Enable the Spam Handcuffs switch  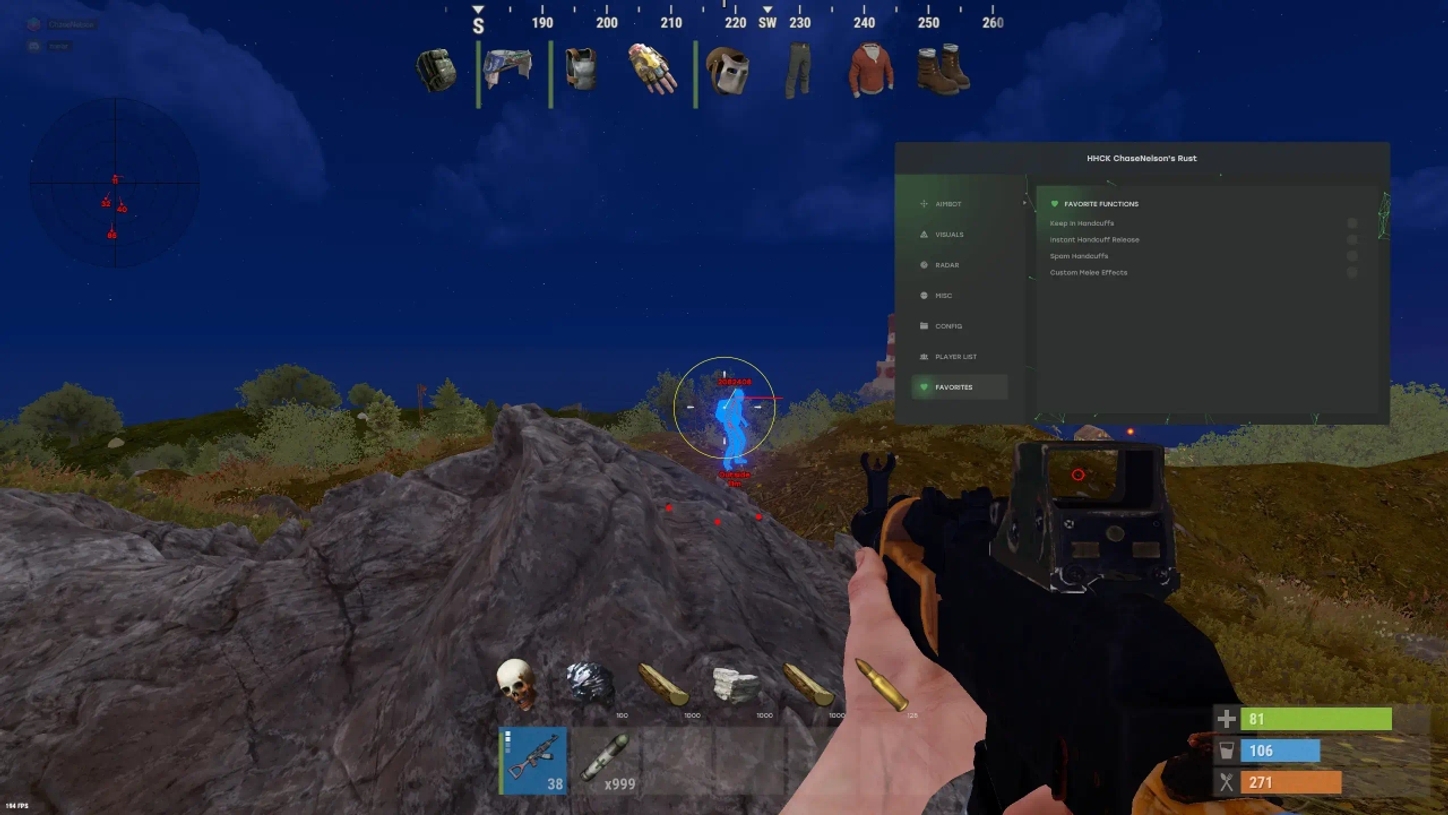point(1354,256)
